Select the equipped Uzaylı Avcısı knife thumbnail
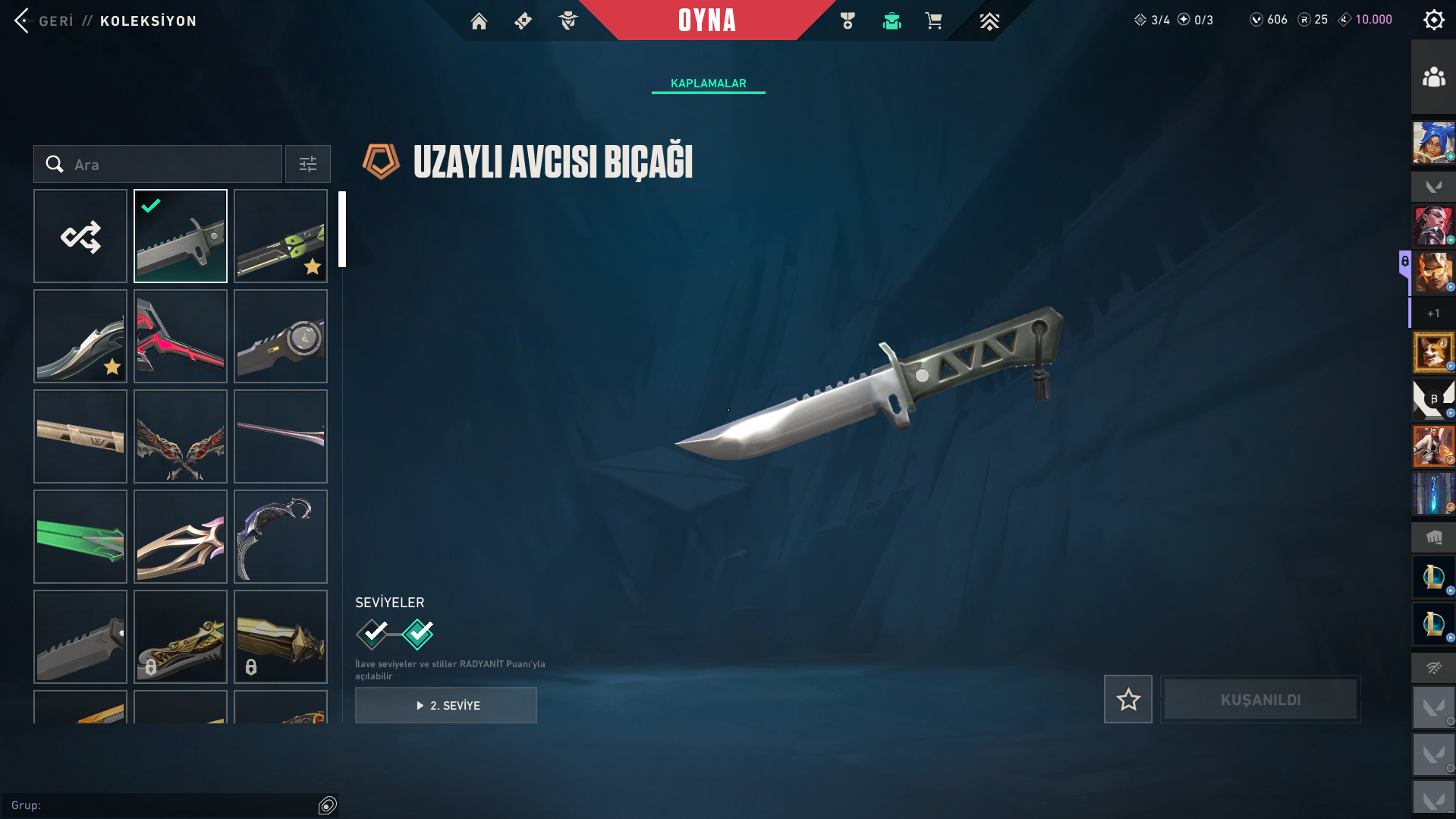 coord(181,236)
